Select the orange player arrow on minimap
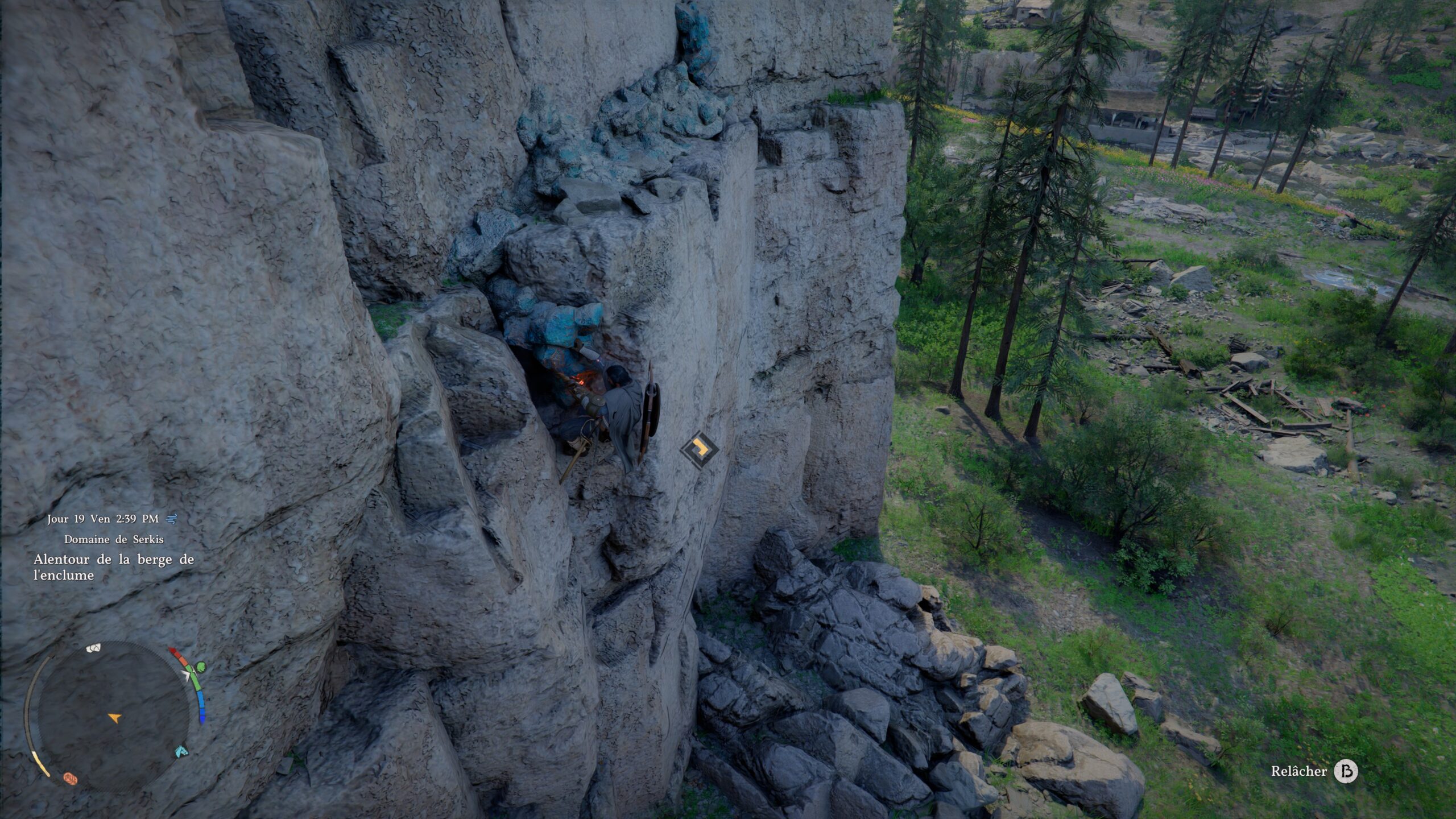 [x=114, y=718]
